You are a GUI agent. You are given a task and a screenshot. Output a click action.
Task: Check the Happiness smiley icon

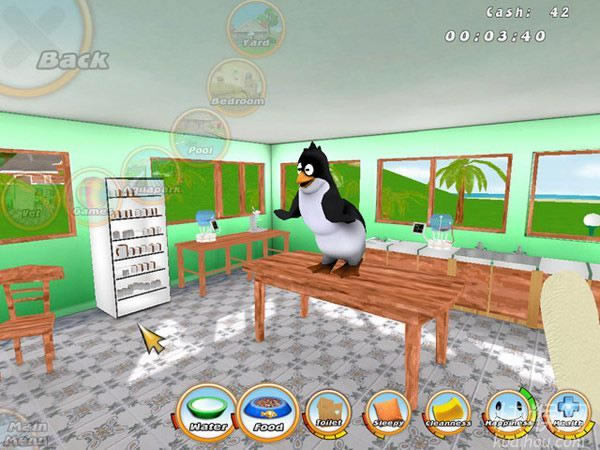pos(507,412)
